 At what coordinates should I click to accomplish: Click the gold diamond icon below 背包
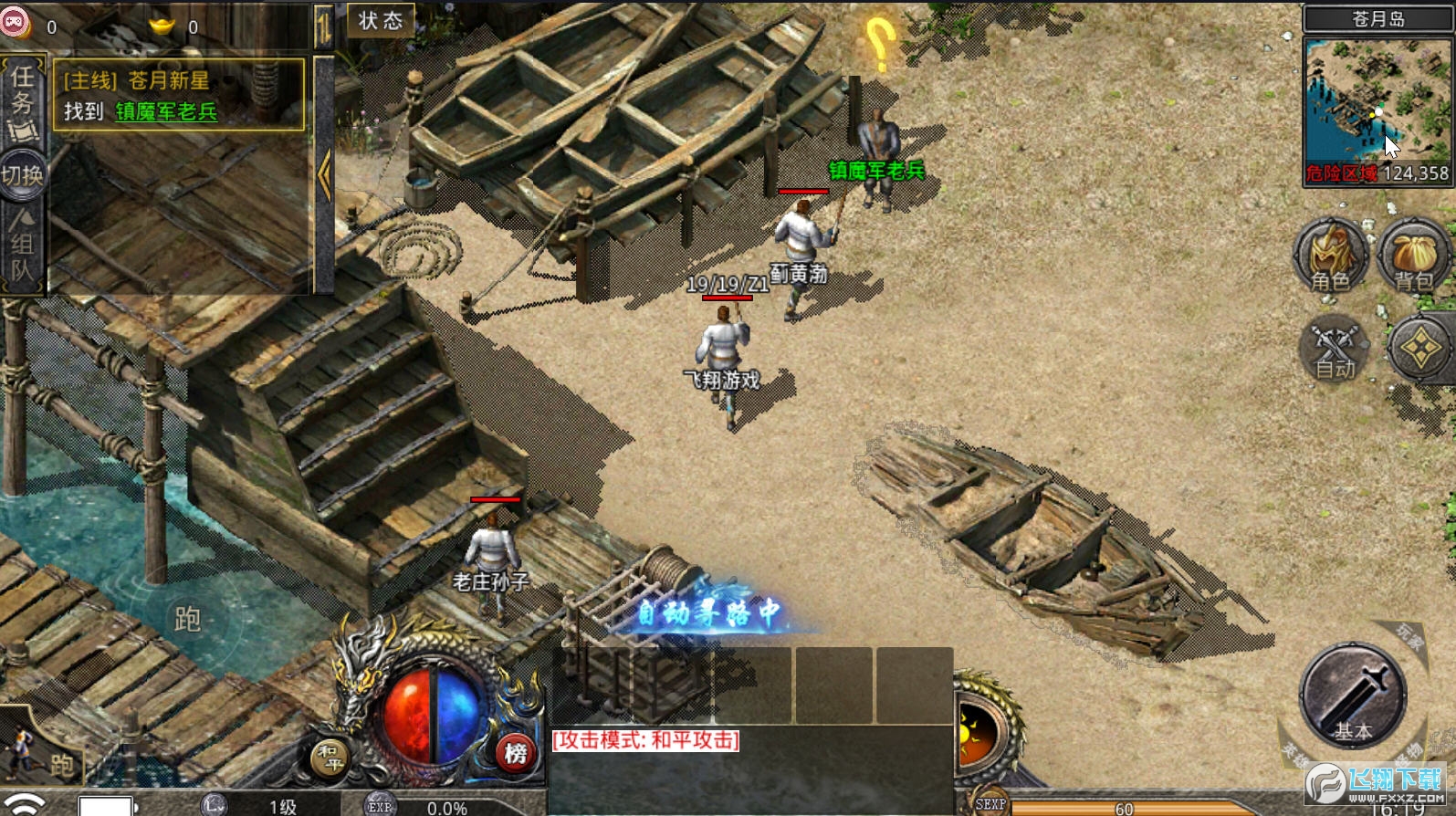tap(1419, 348)
